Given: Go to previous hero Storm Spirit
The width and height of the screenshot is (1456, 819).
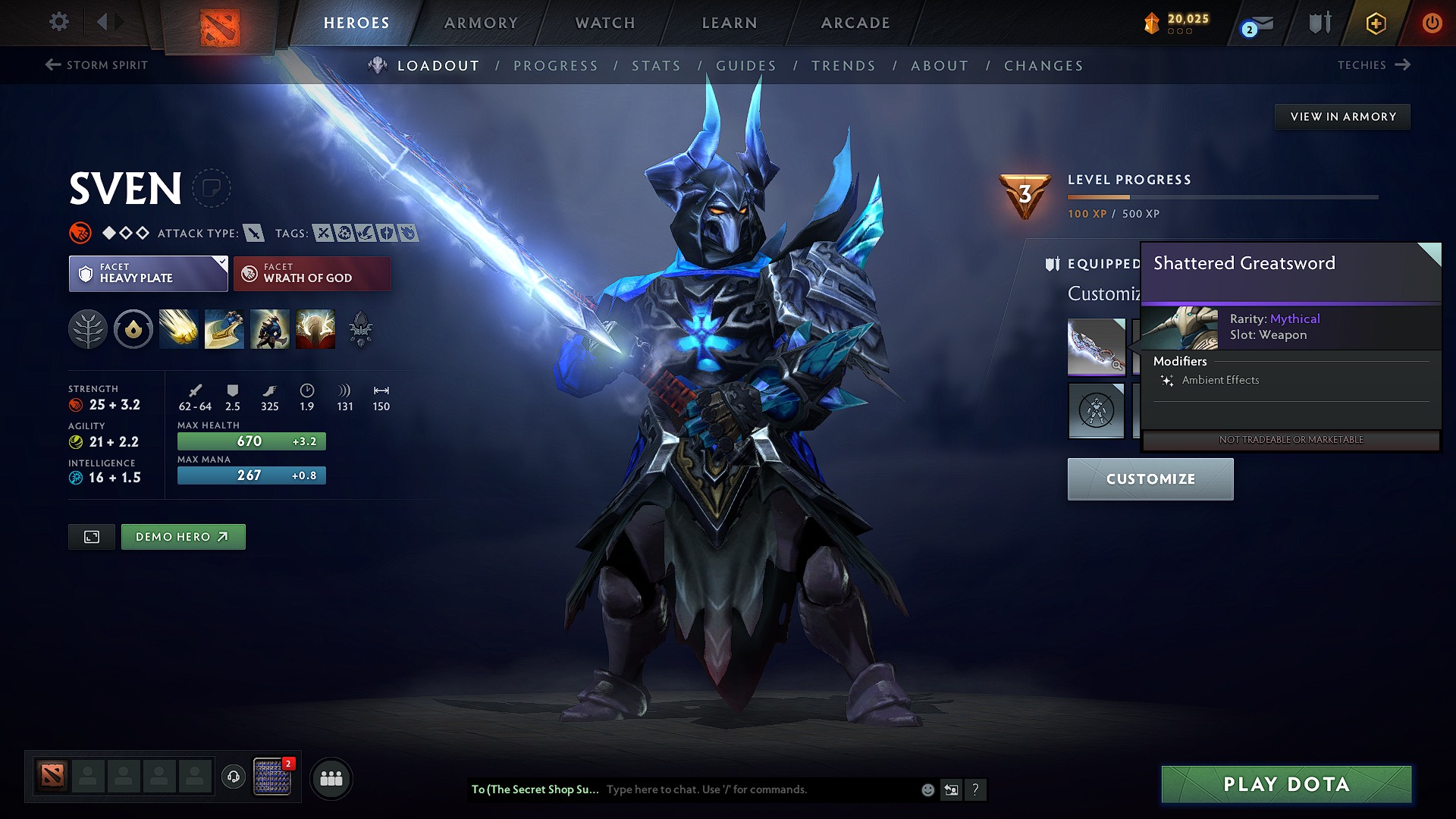Looking at the screenshot, I should [96, 65].
